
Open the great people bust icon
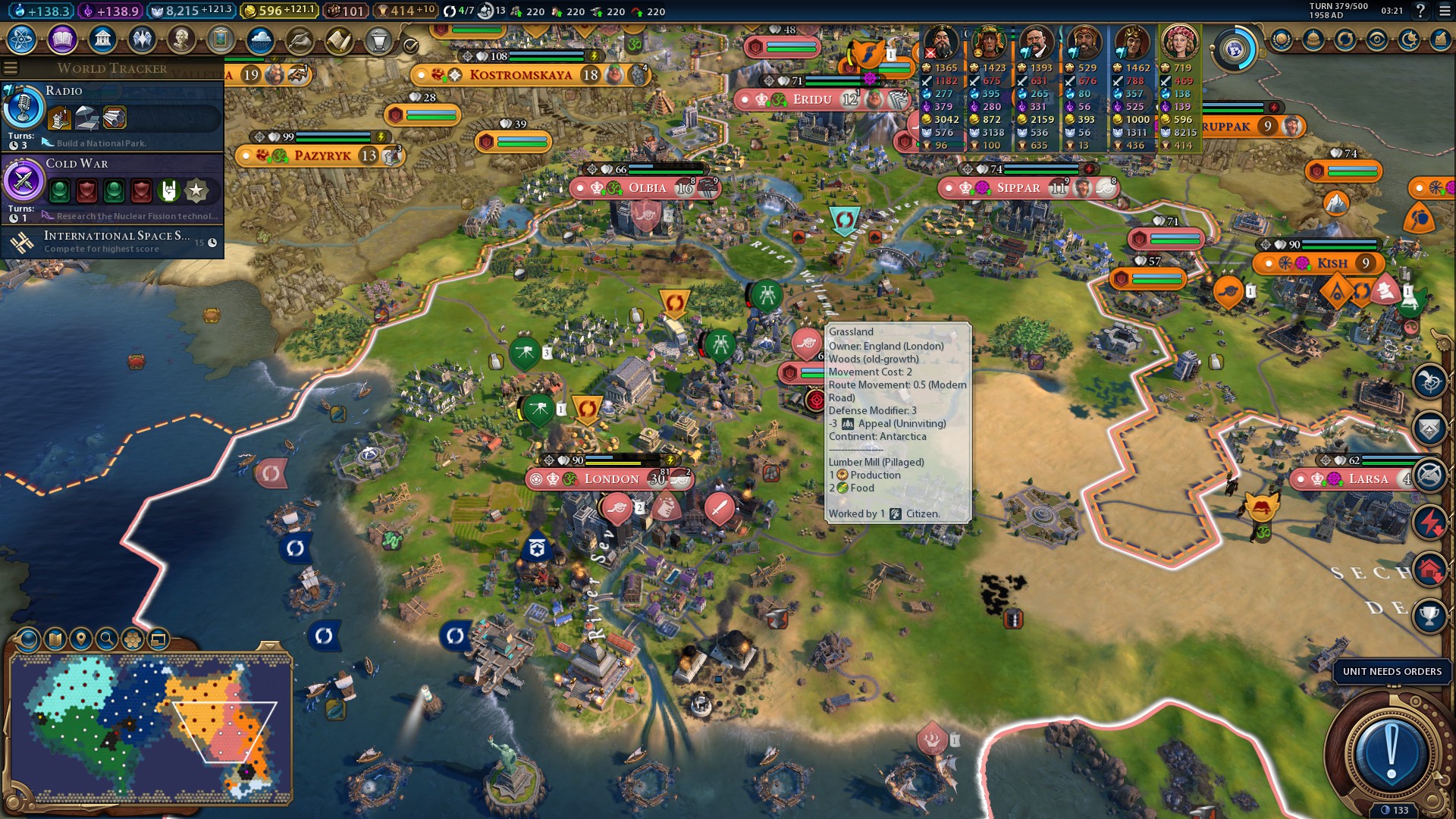(181, 39)
